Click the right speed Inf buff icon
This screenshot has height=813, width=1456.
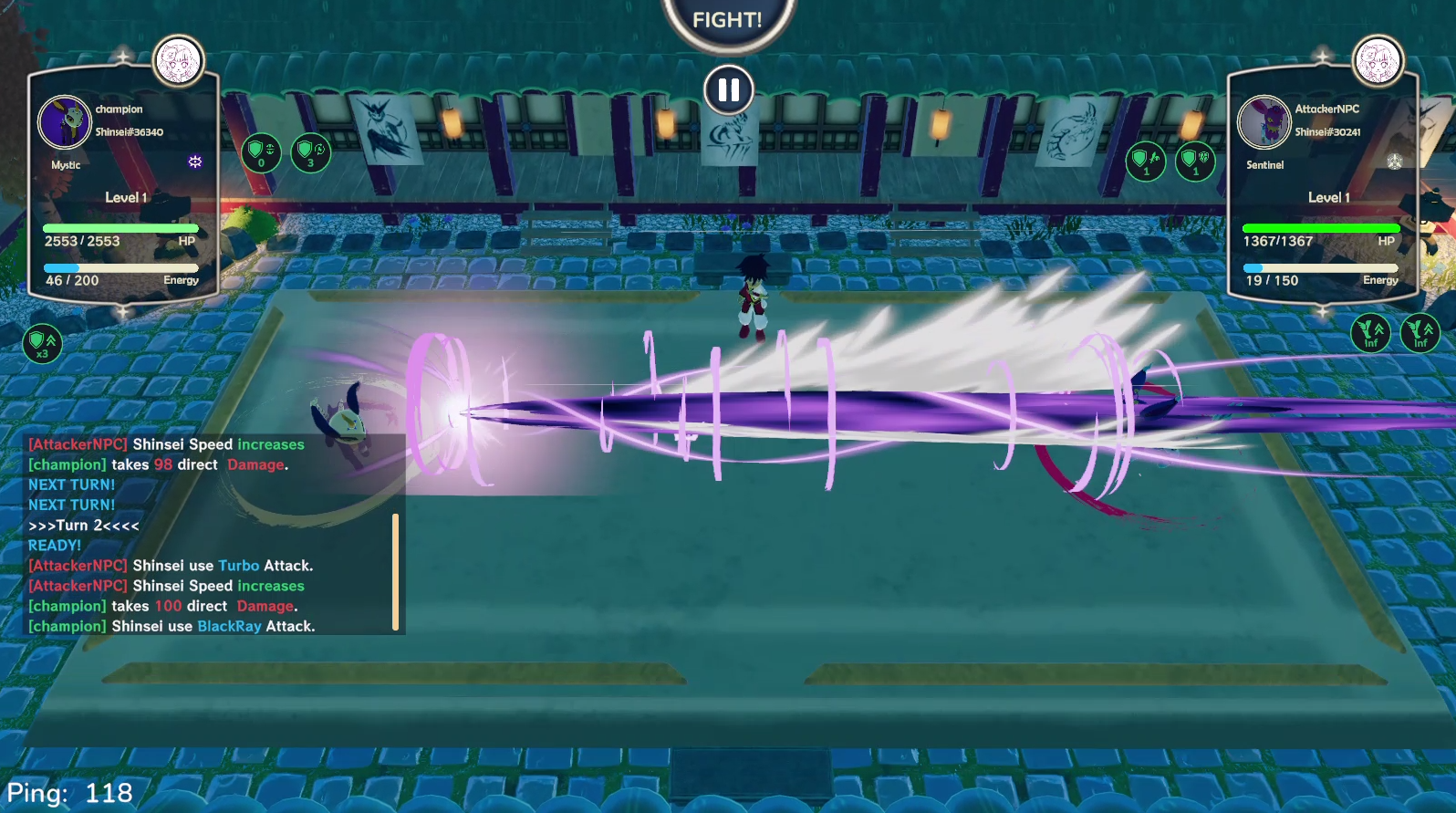[x=1420, y=333]
